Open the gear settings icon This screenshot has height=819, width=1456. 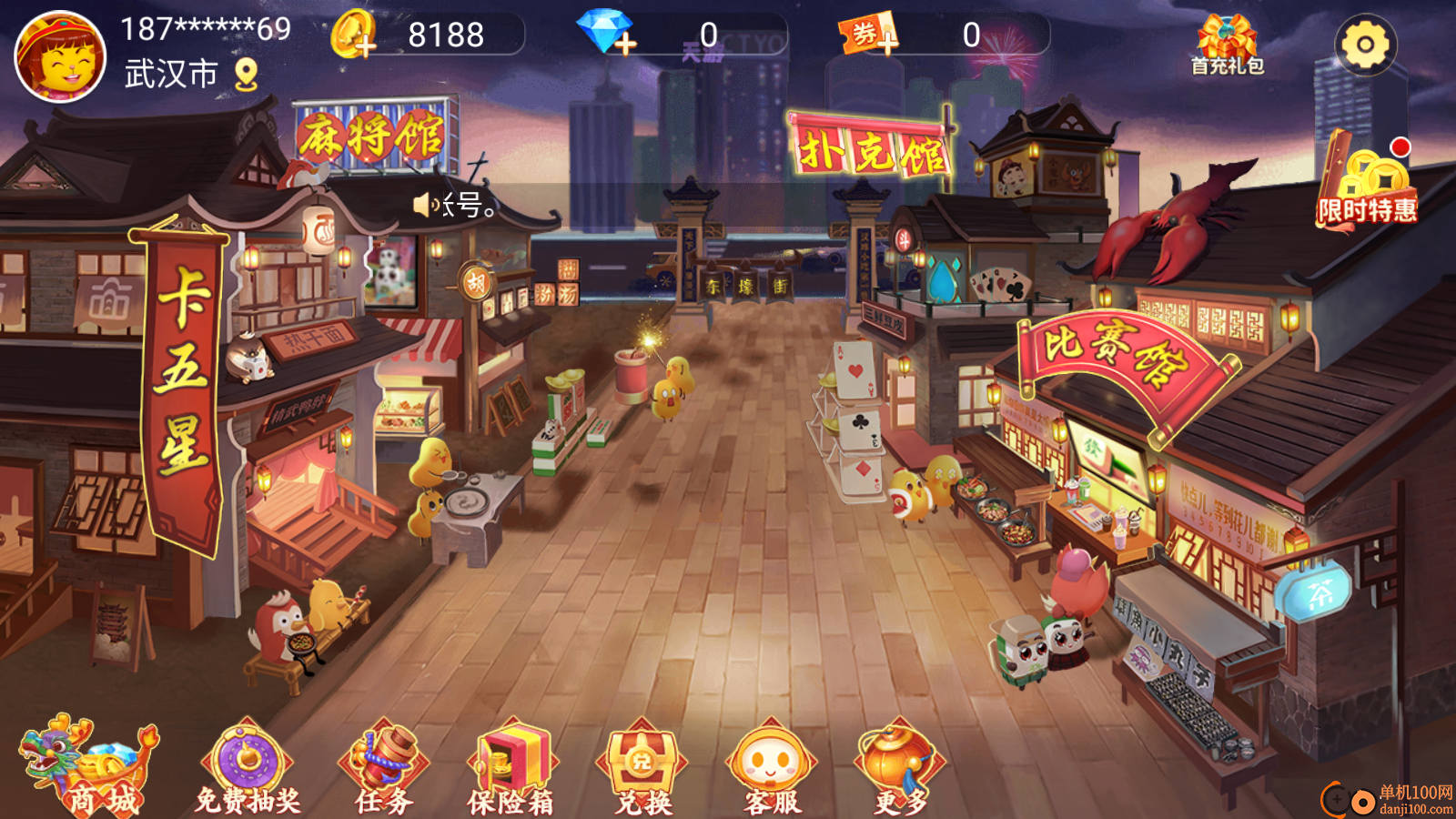[1365, 44]
